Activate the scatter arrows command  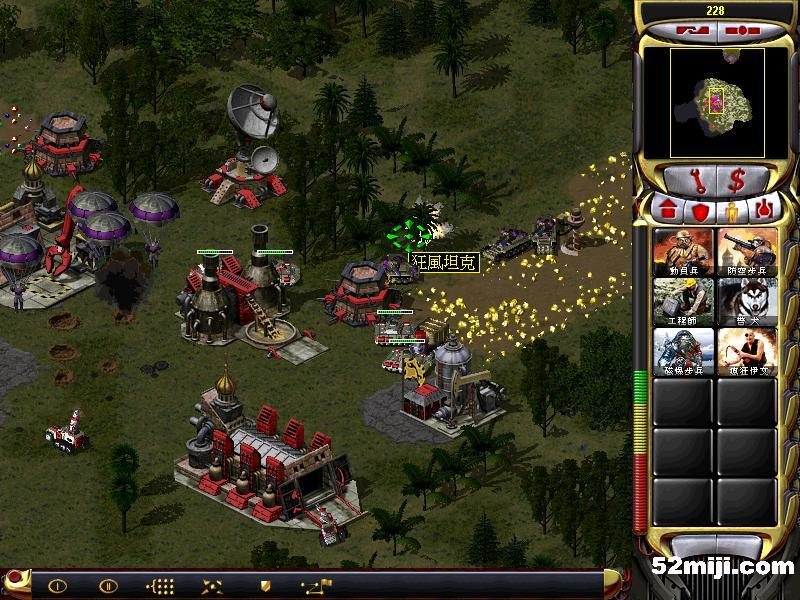212,585
